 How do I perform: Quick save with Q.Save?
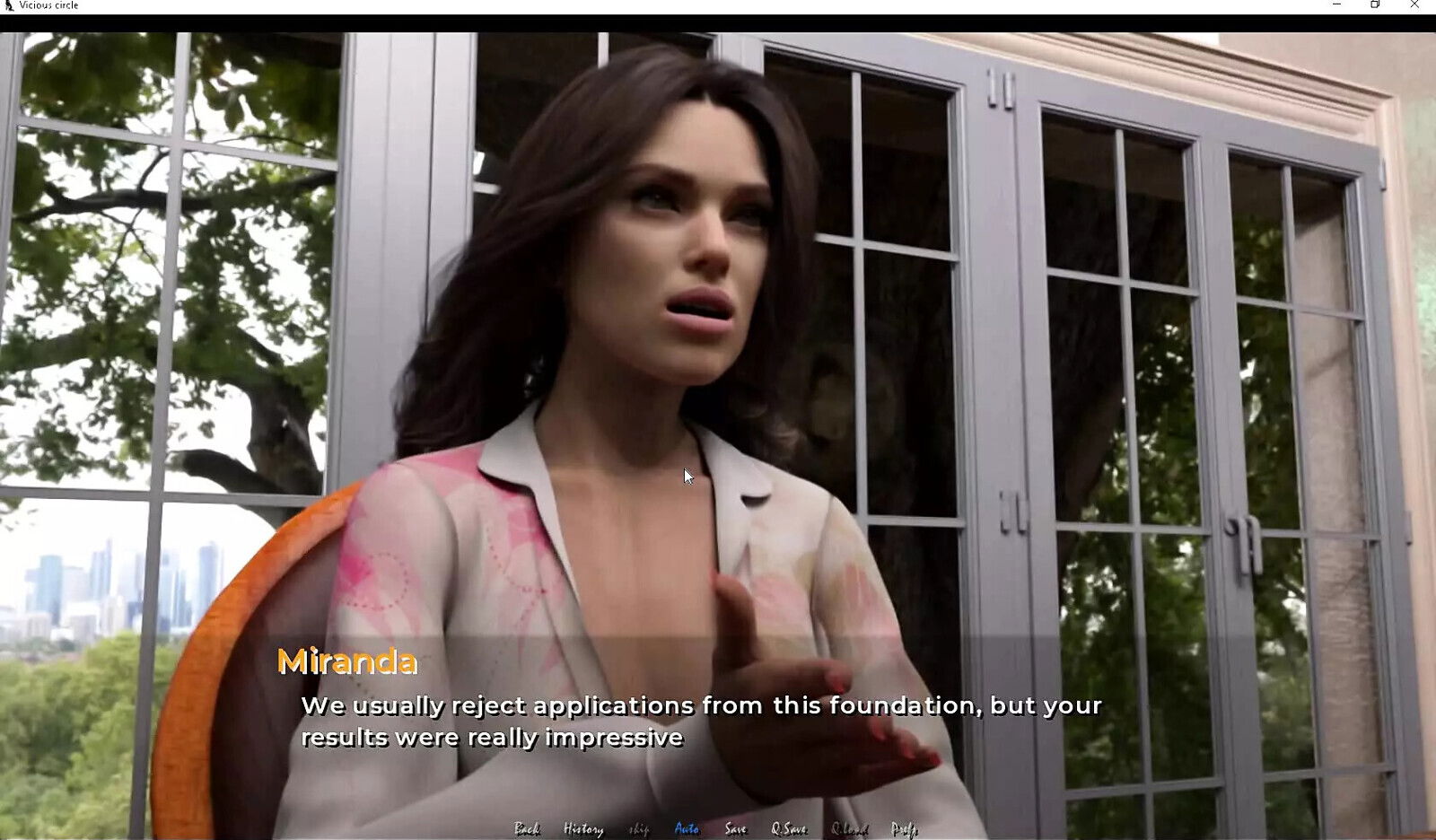coord(789,829)
